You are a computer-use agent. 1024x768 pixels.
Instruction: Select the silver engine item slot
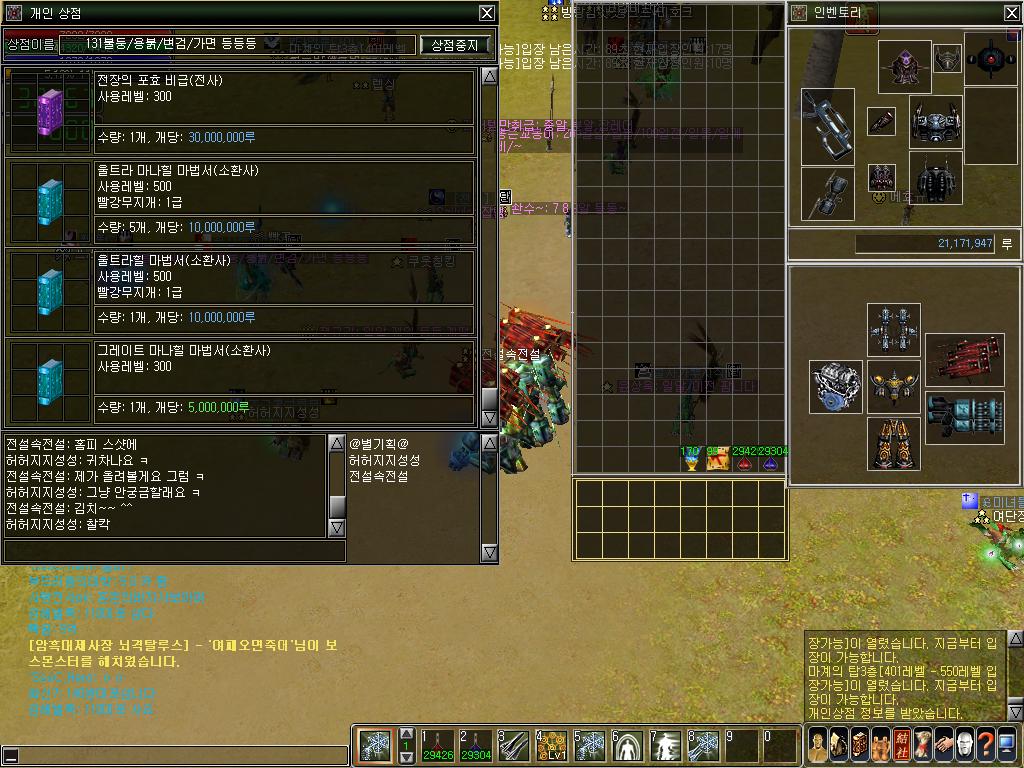(x=835, y=388)
